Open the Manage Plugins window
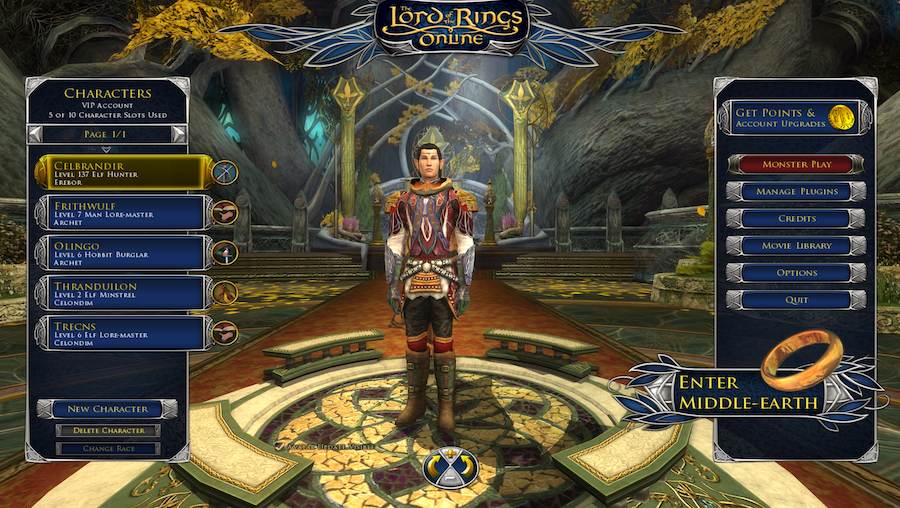The height and width of the screenshot is (508, 900). tap(795, 191)
